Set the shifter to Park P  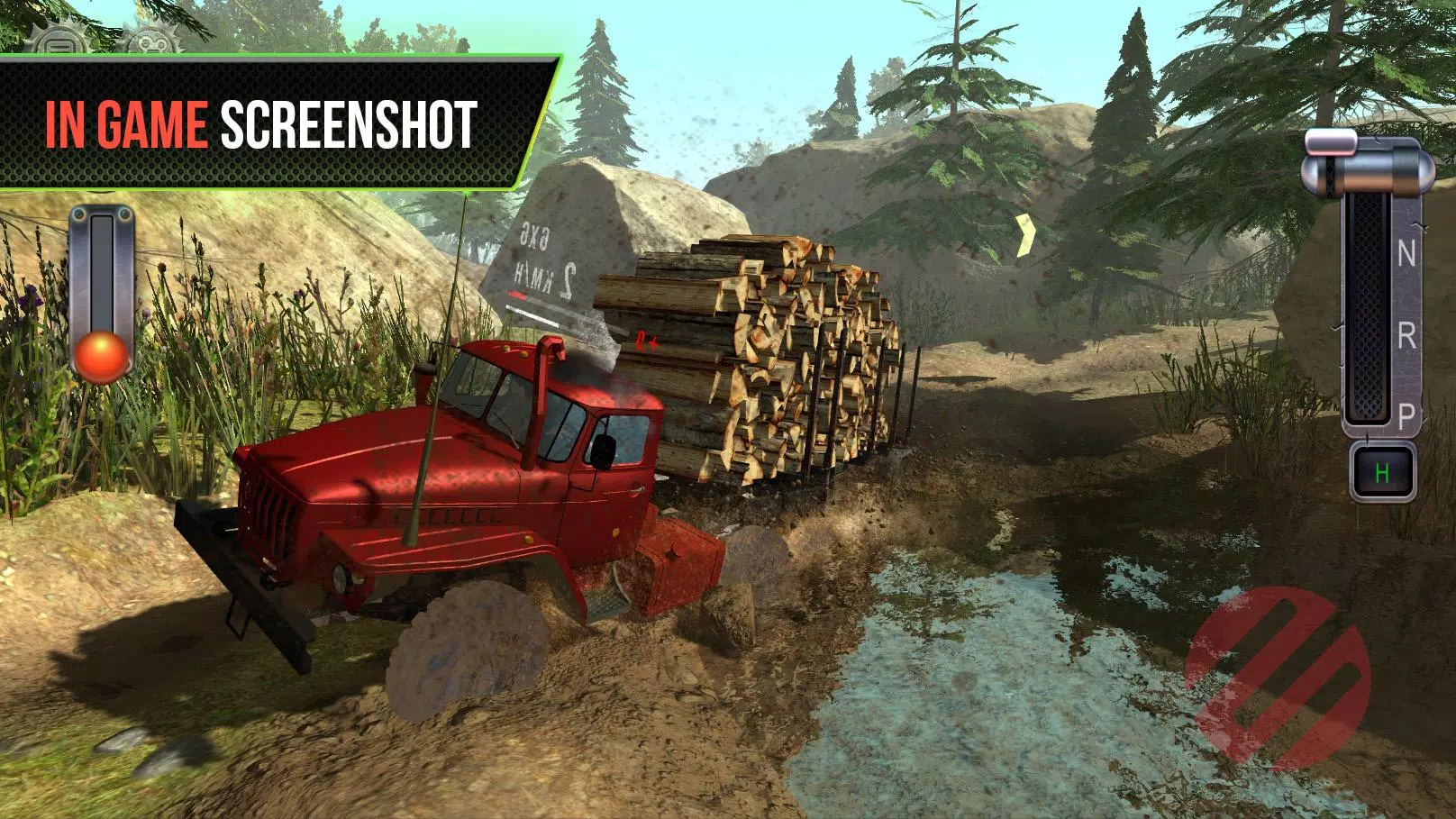pos(1407,415)
